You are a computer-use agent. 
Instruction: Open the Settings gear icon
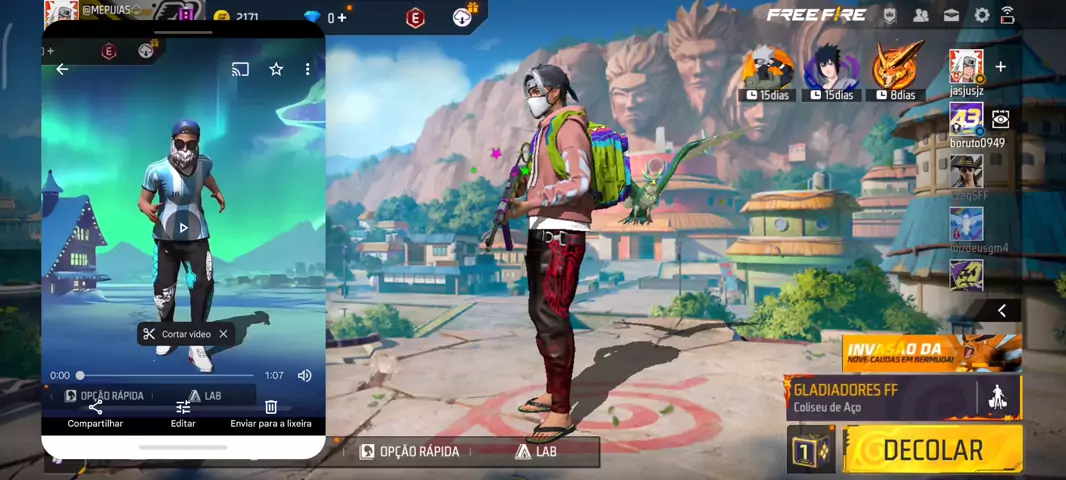click(982, 15)
